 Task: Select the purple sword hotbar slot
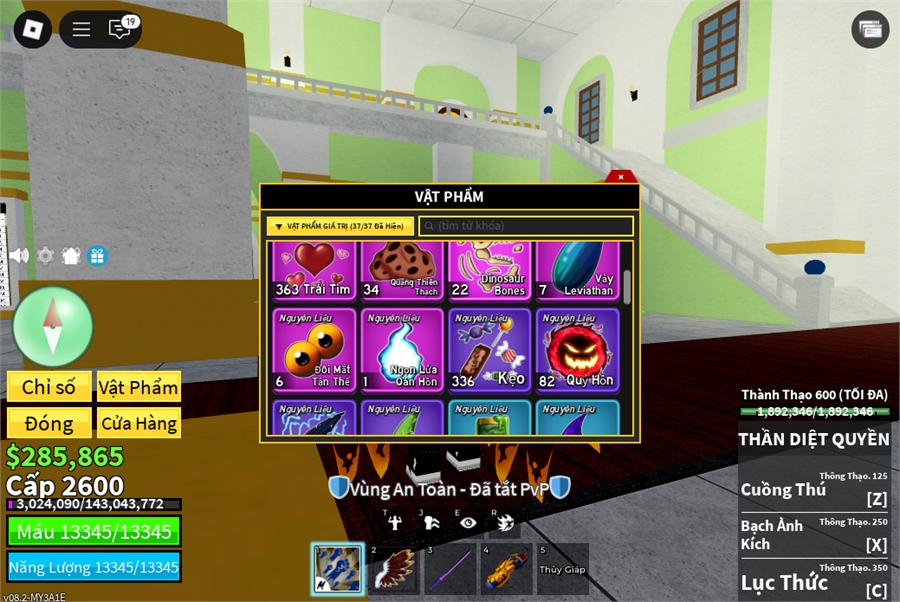[x=448, y=569]
